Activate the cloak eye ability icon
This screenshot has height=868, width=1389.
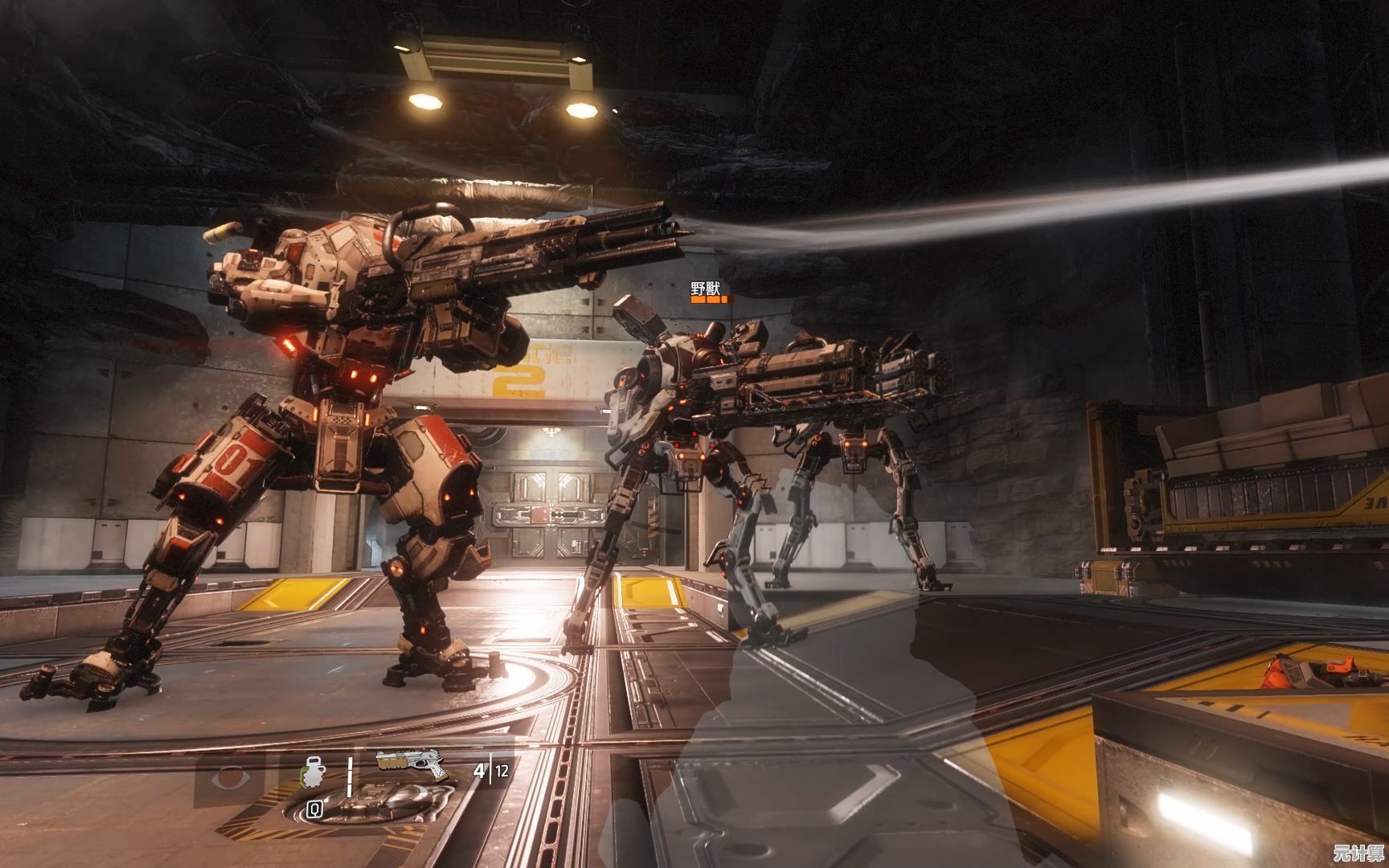click(227, 779)
